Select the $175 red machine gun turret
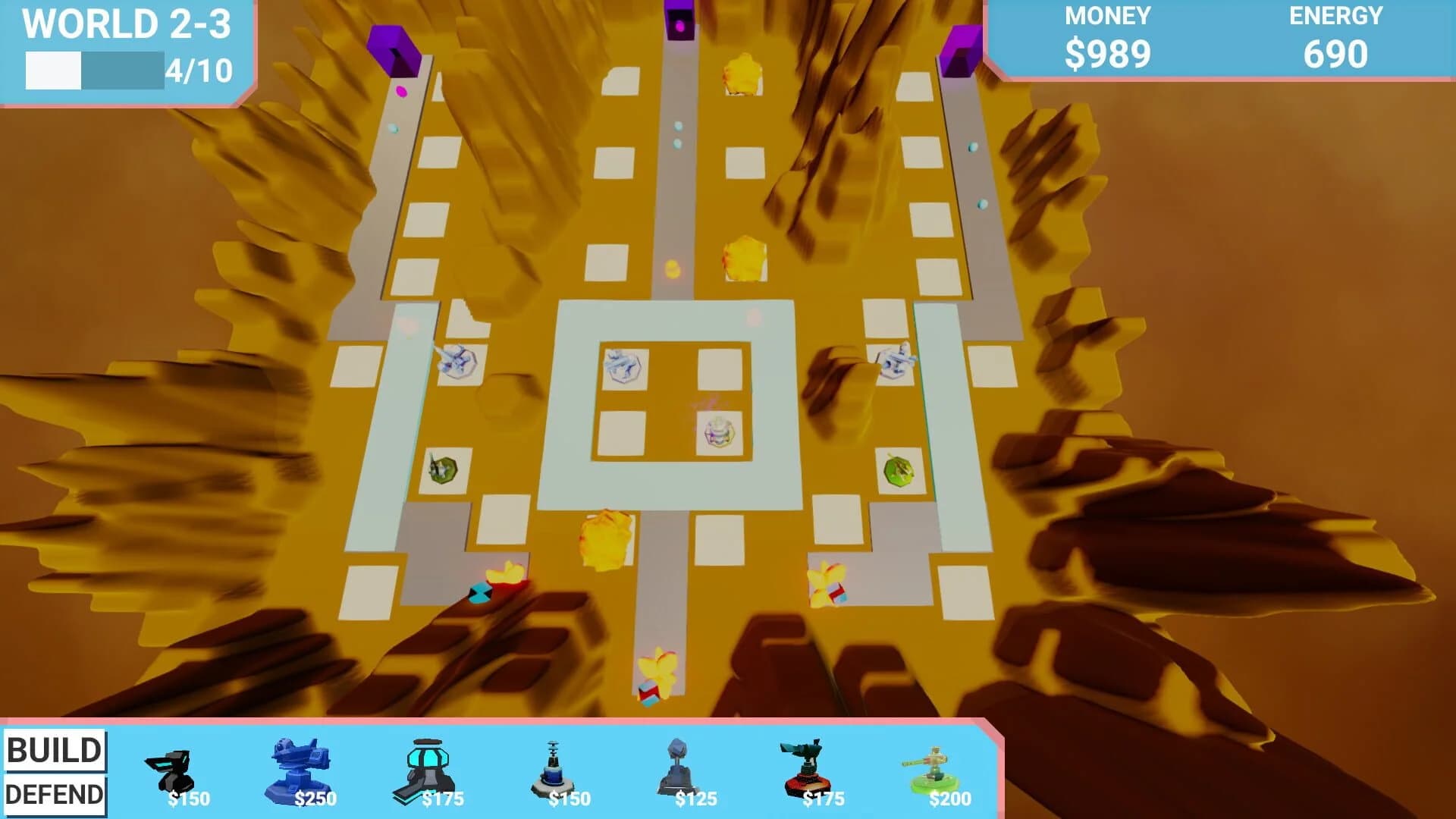Image resolution: width=1456 pixels, height=819 pixels. pos(806,766)
